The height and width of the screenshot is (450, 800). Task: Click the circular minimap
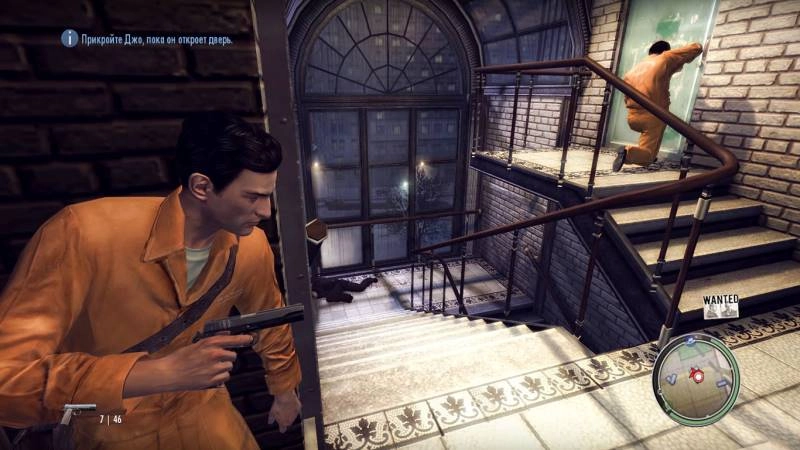696,378
